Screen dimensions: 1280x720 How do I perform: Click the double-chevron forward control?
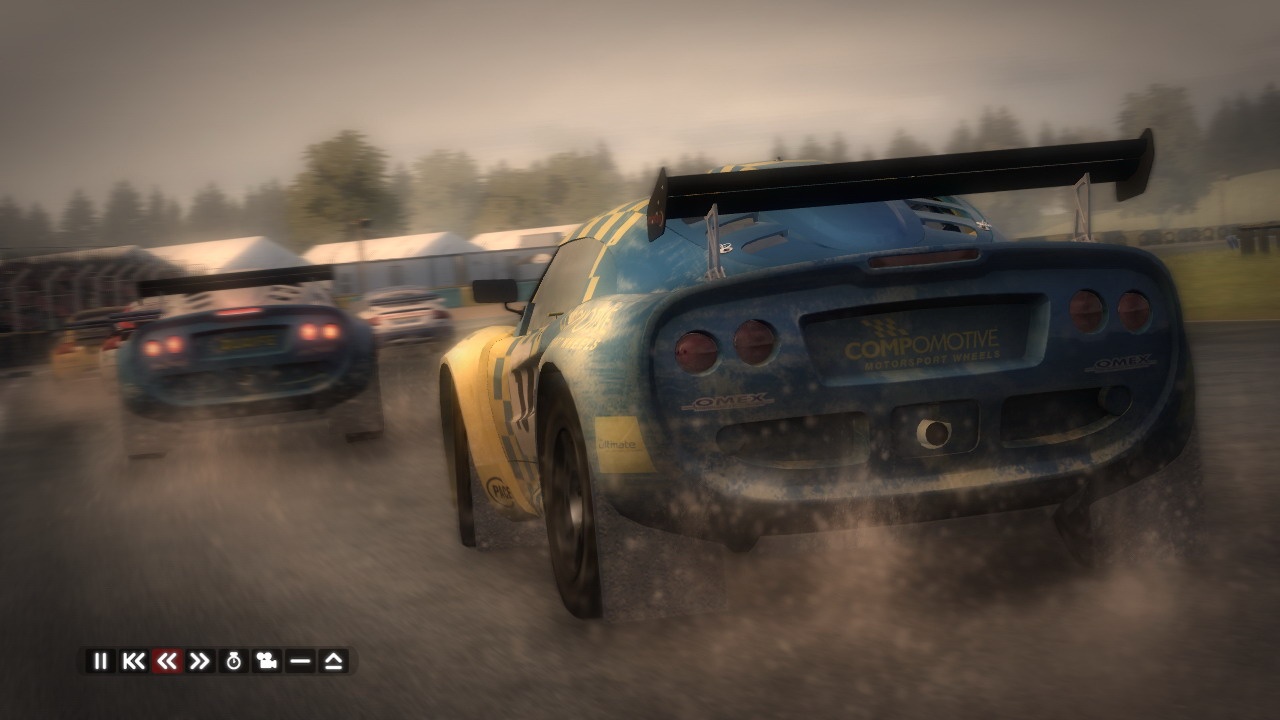202,660
